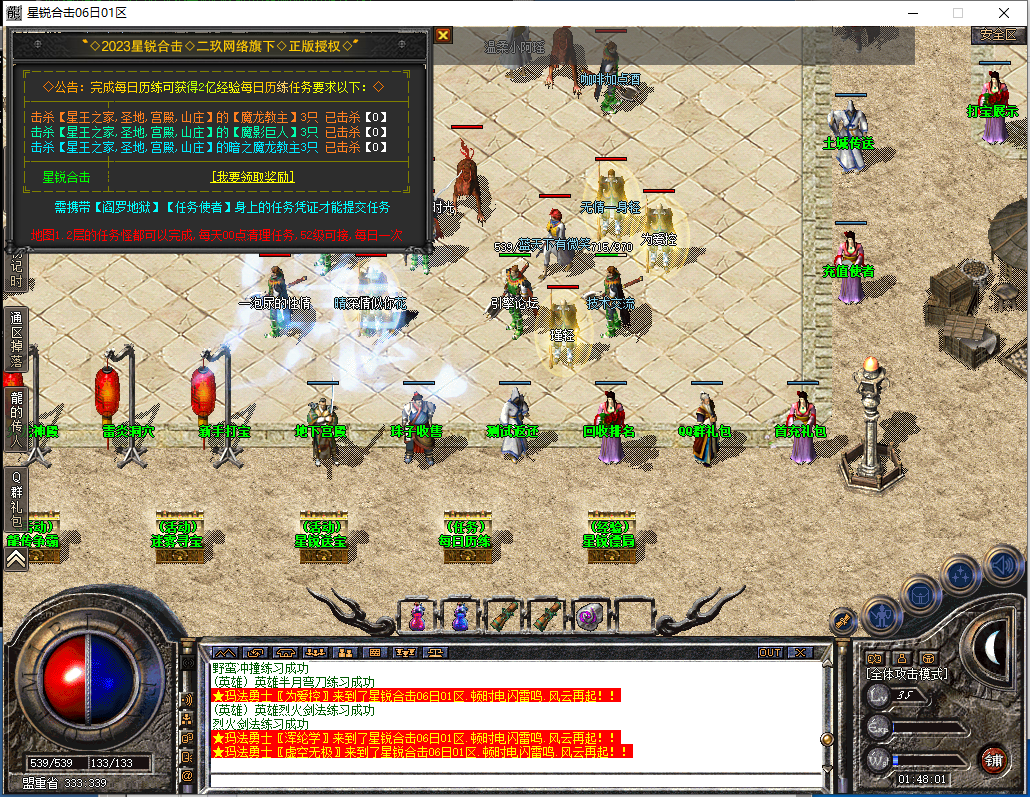Type in the chat input field
This screenshot has width=1030, height=797.
click(x=510, y=779)
